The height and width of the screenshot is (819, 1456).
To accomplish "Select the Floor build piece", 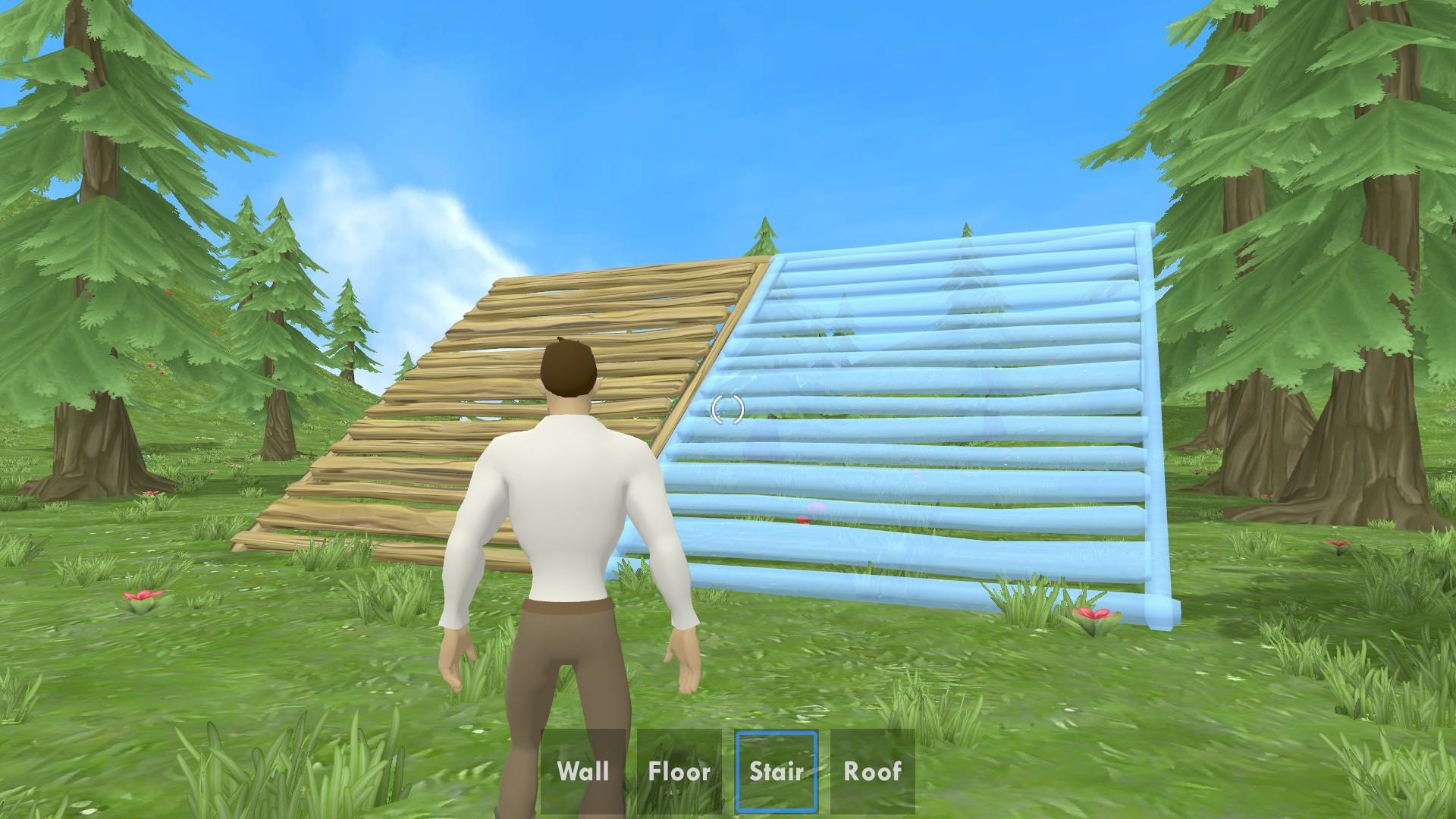I will 679,772.
